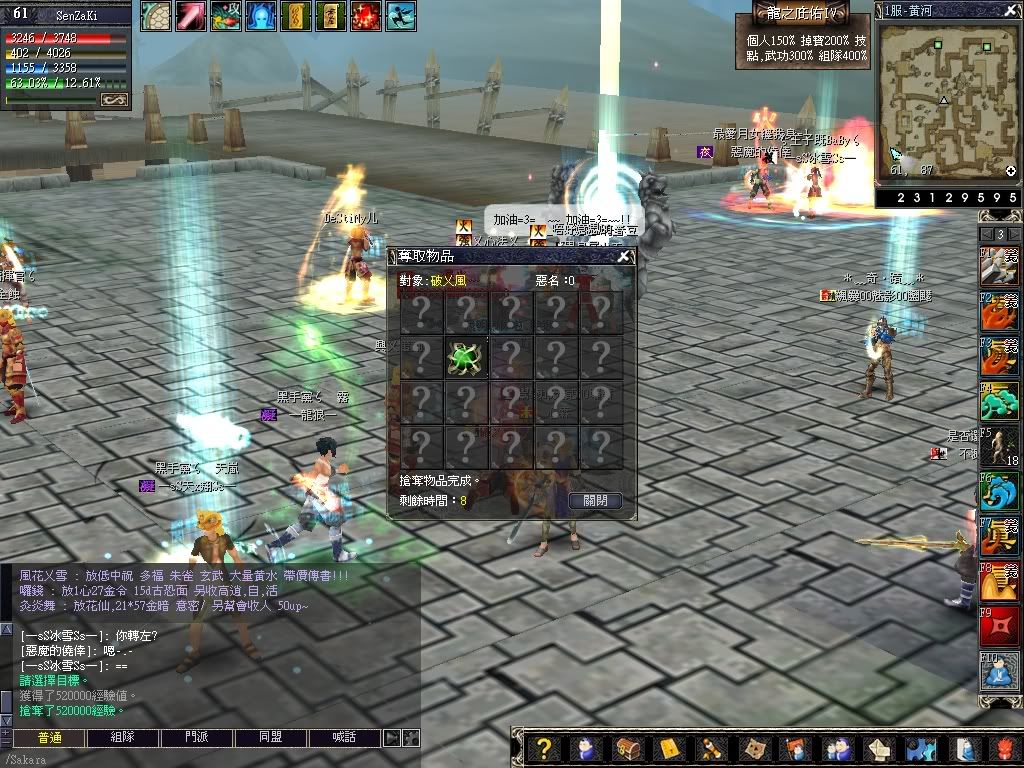This screenshot has width=1024, height=768.
Task: Open the 門派 sect chat tab
Action: 197,738
